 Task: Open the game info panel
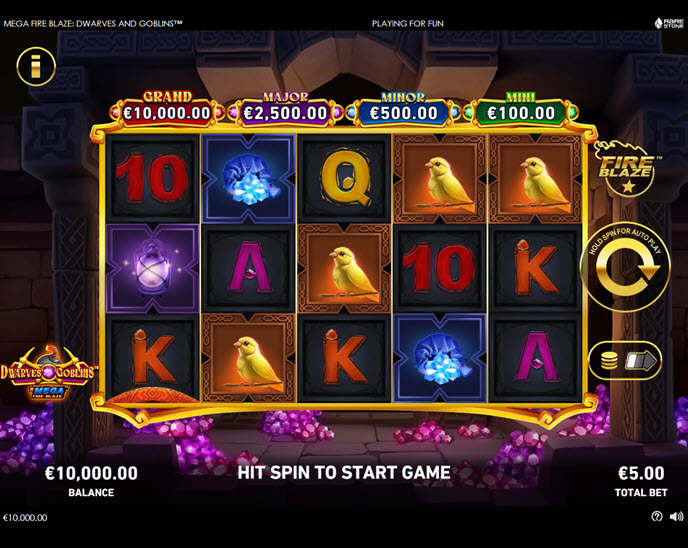pos(36,66)
